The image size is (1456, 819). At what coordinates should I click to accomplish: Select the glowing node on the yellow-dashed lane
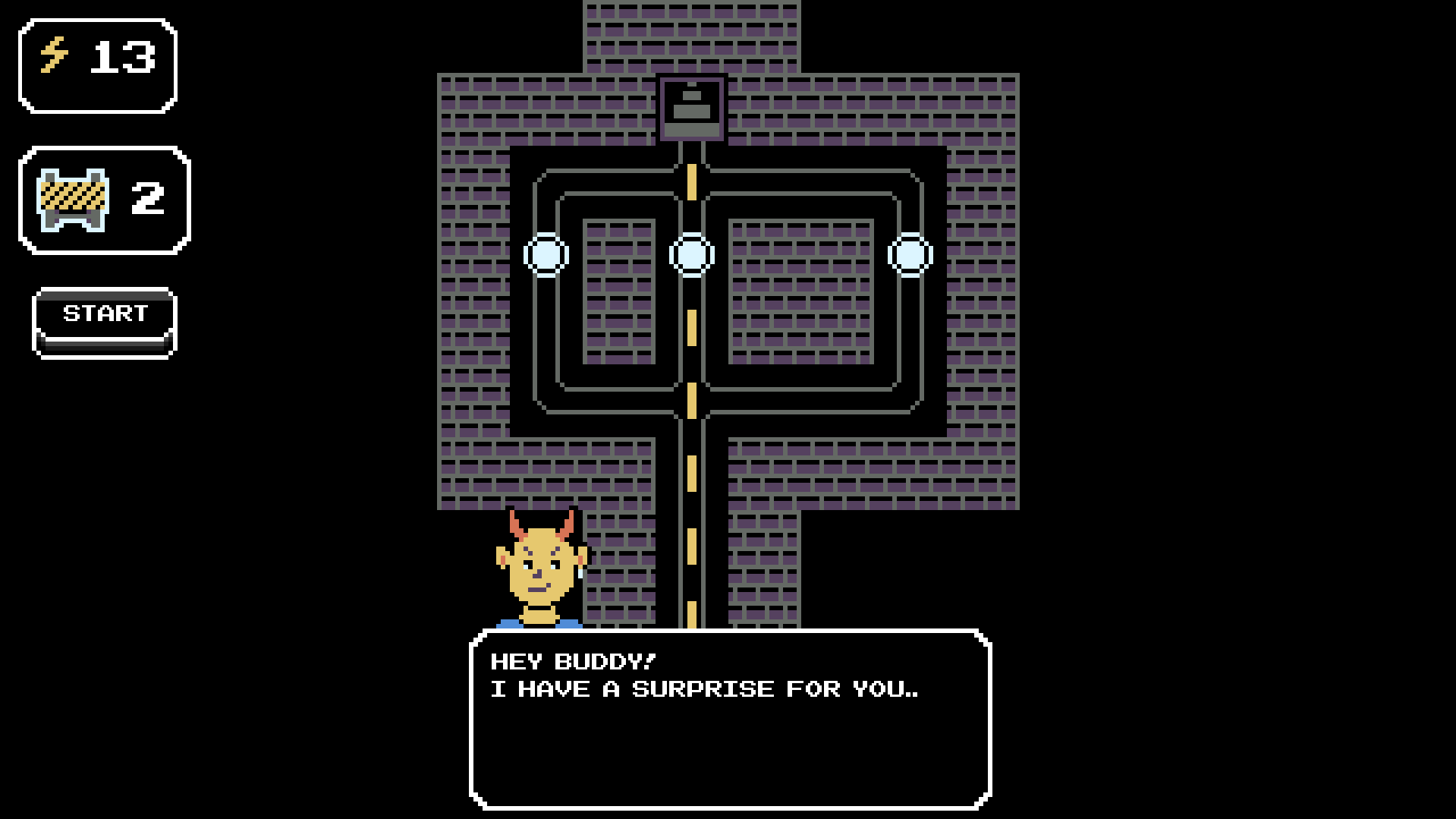click(691, 255)
